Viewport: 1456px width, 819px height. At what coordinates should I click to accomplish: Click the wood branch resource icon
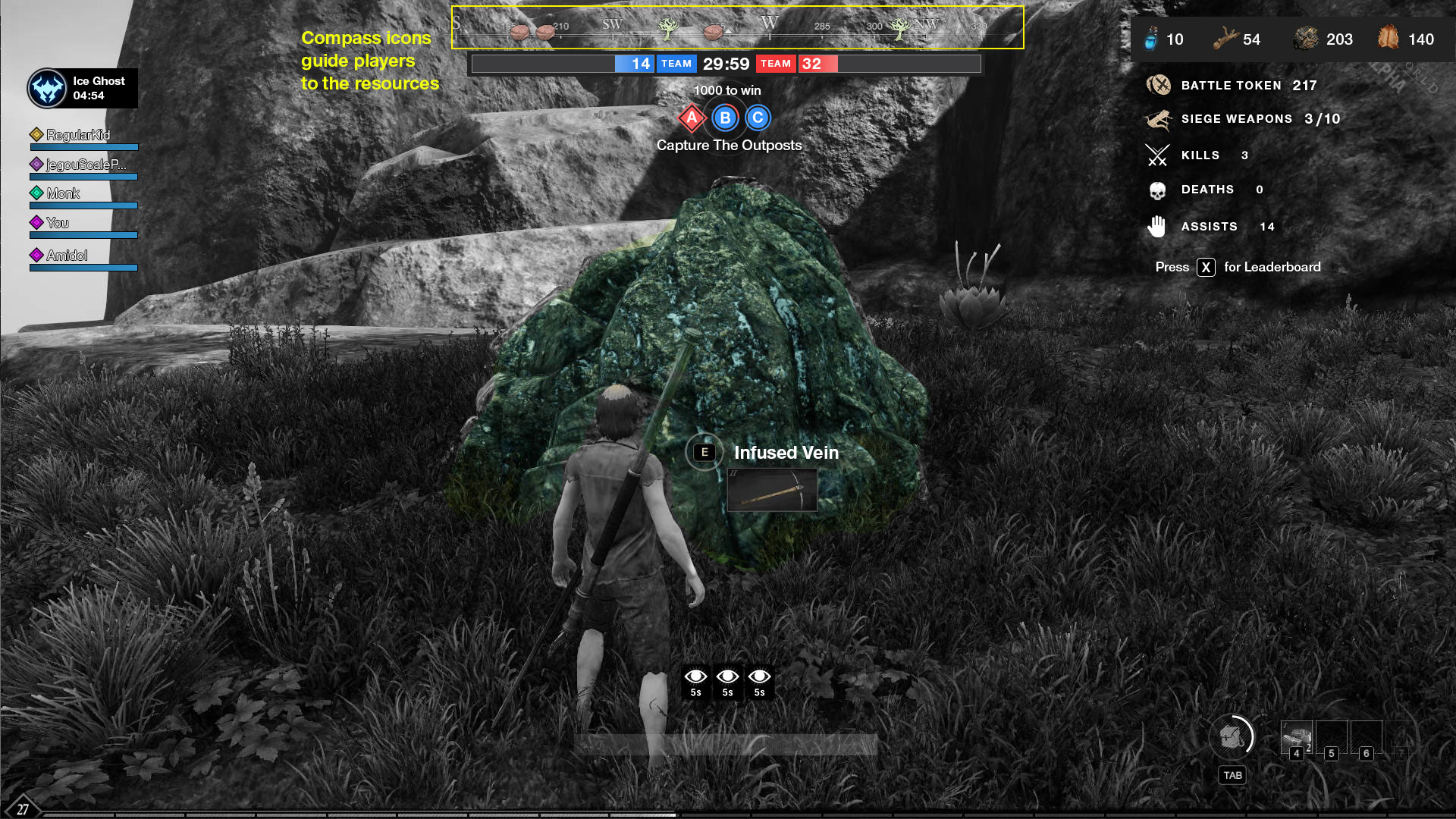coord(1224,39)
